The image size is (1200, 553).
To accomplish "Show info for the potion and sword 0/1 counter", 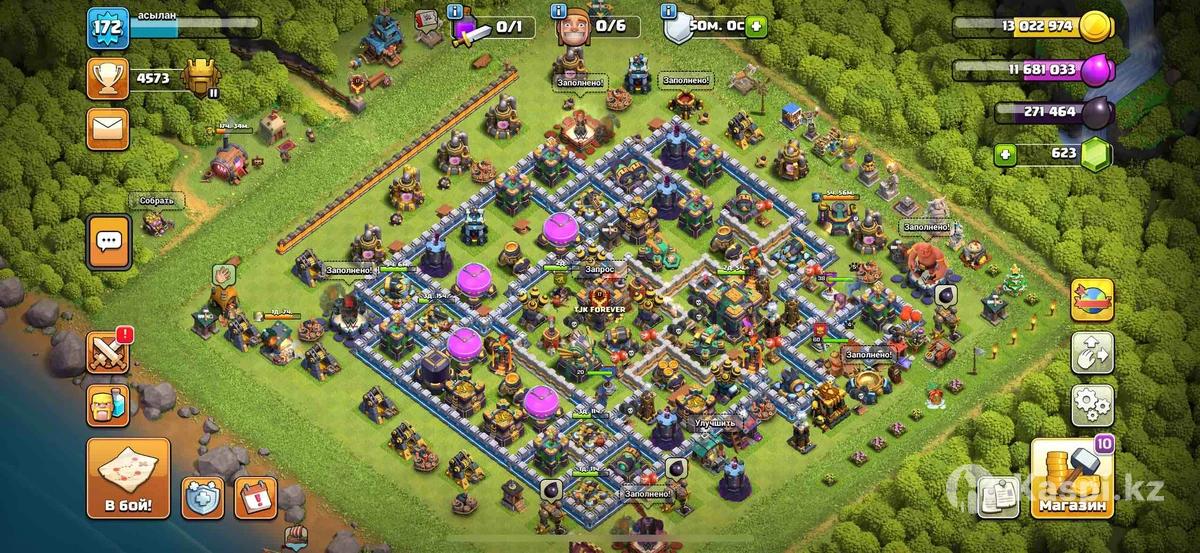I will [457, 11].
